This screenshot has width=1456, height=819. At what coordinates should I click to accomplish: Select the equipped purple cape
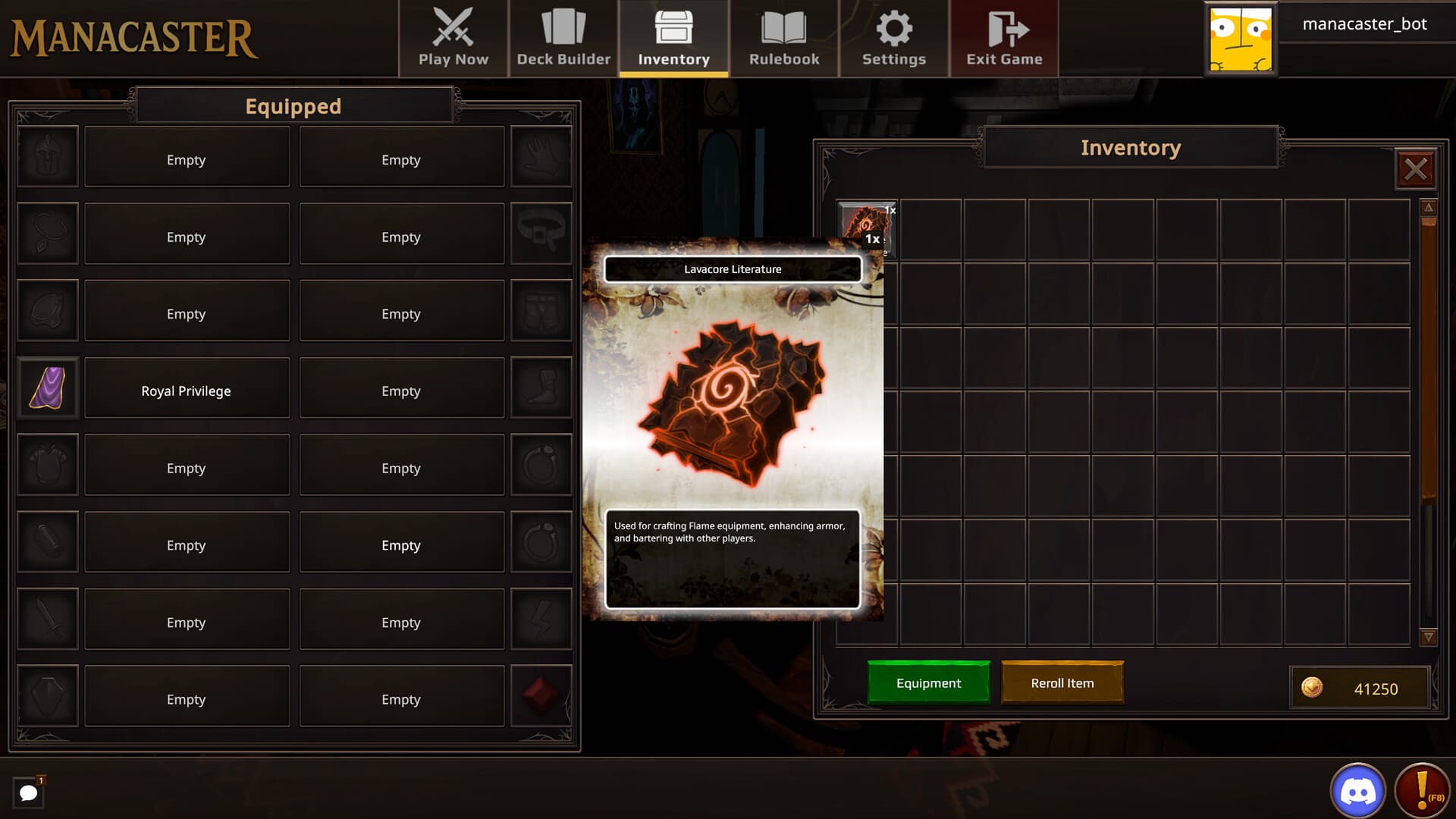click(x=47, y=388)
